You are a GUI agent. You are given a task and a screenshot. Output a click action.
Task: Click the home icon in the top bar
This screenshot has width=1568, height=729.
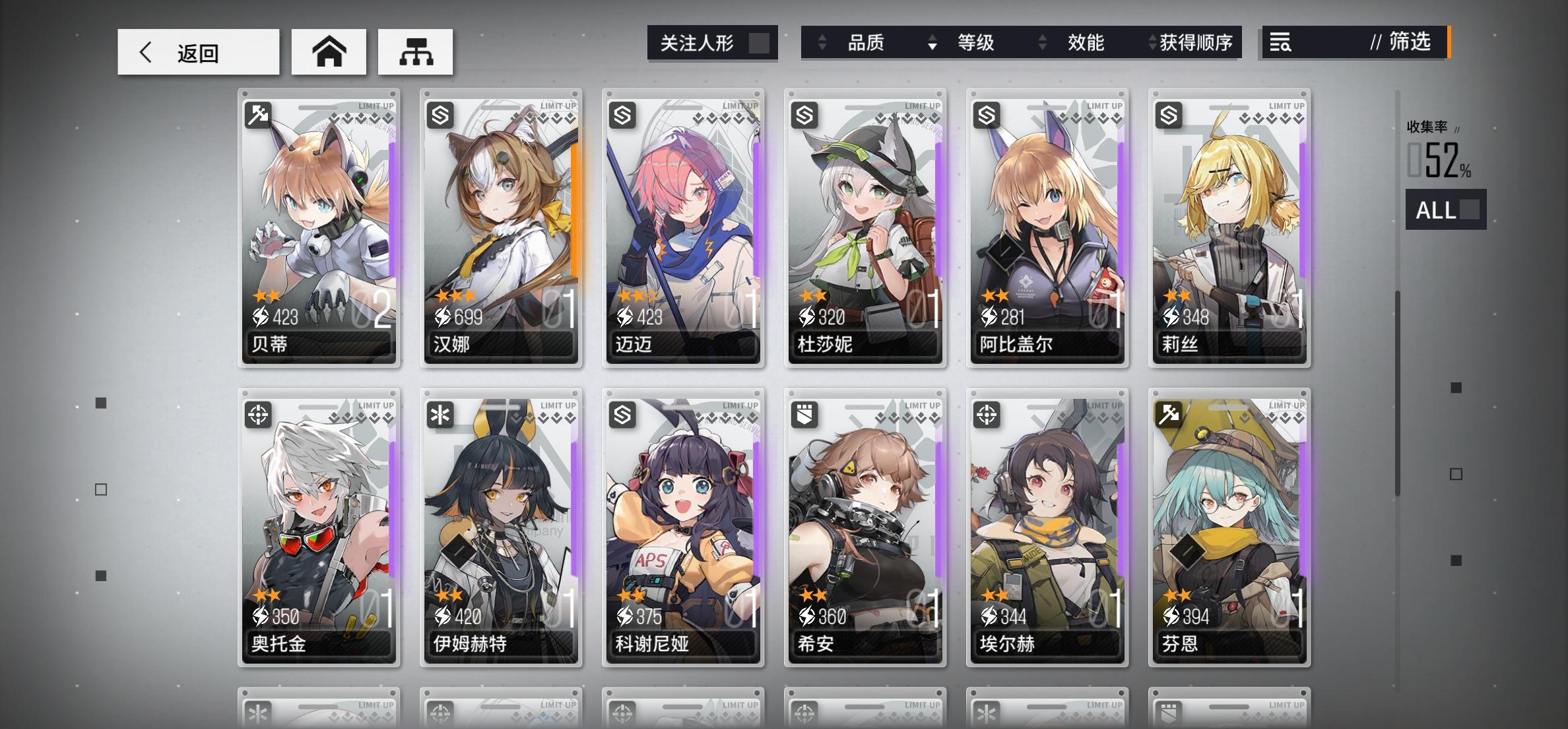(x=329, y=52)
